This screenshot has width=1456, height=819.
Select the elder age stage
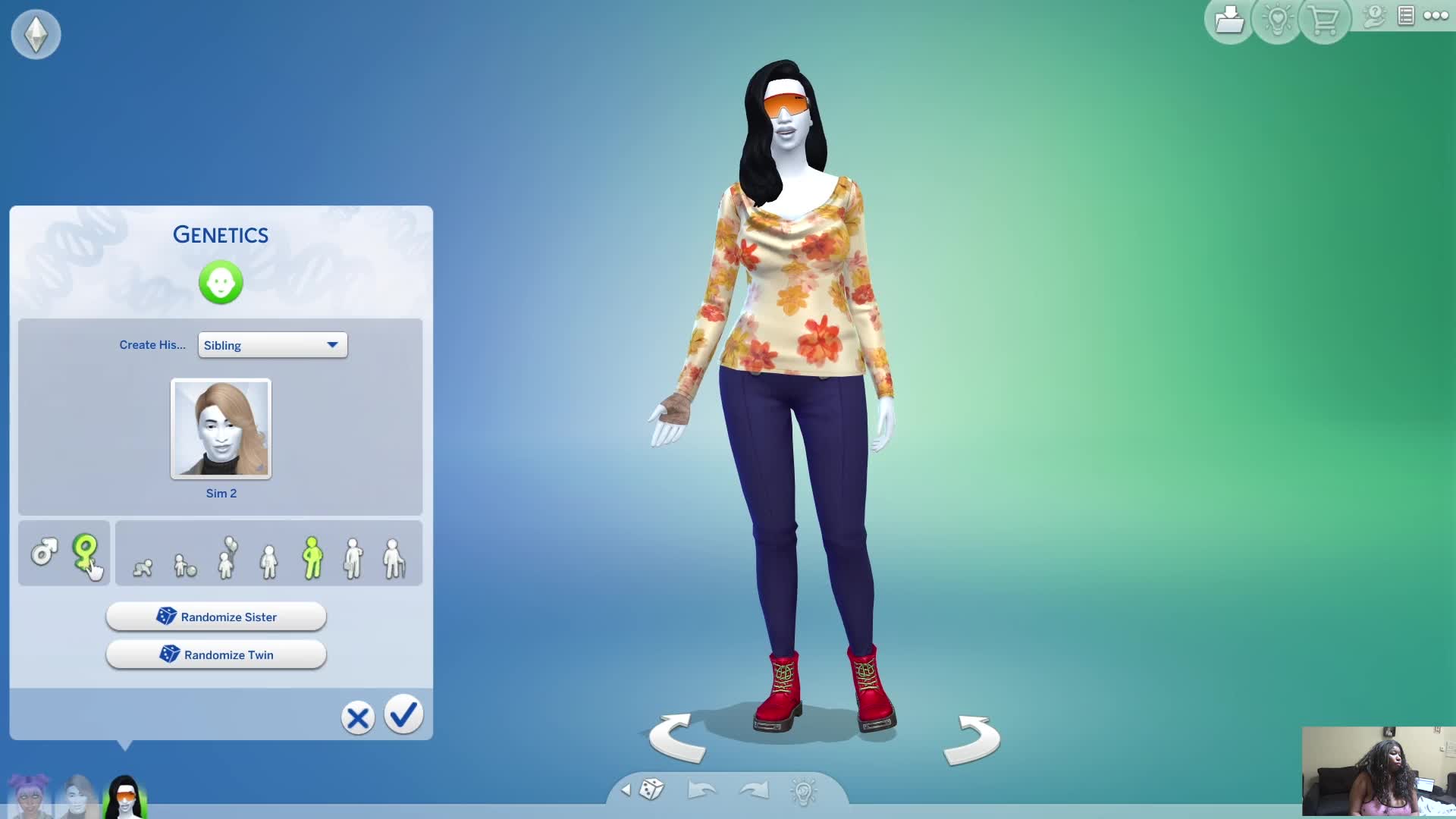(394, 559)
